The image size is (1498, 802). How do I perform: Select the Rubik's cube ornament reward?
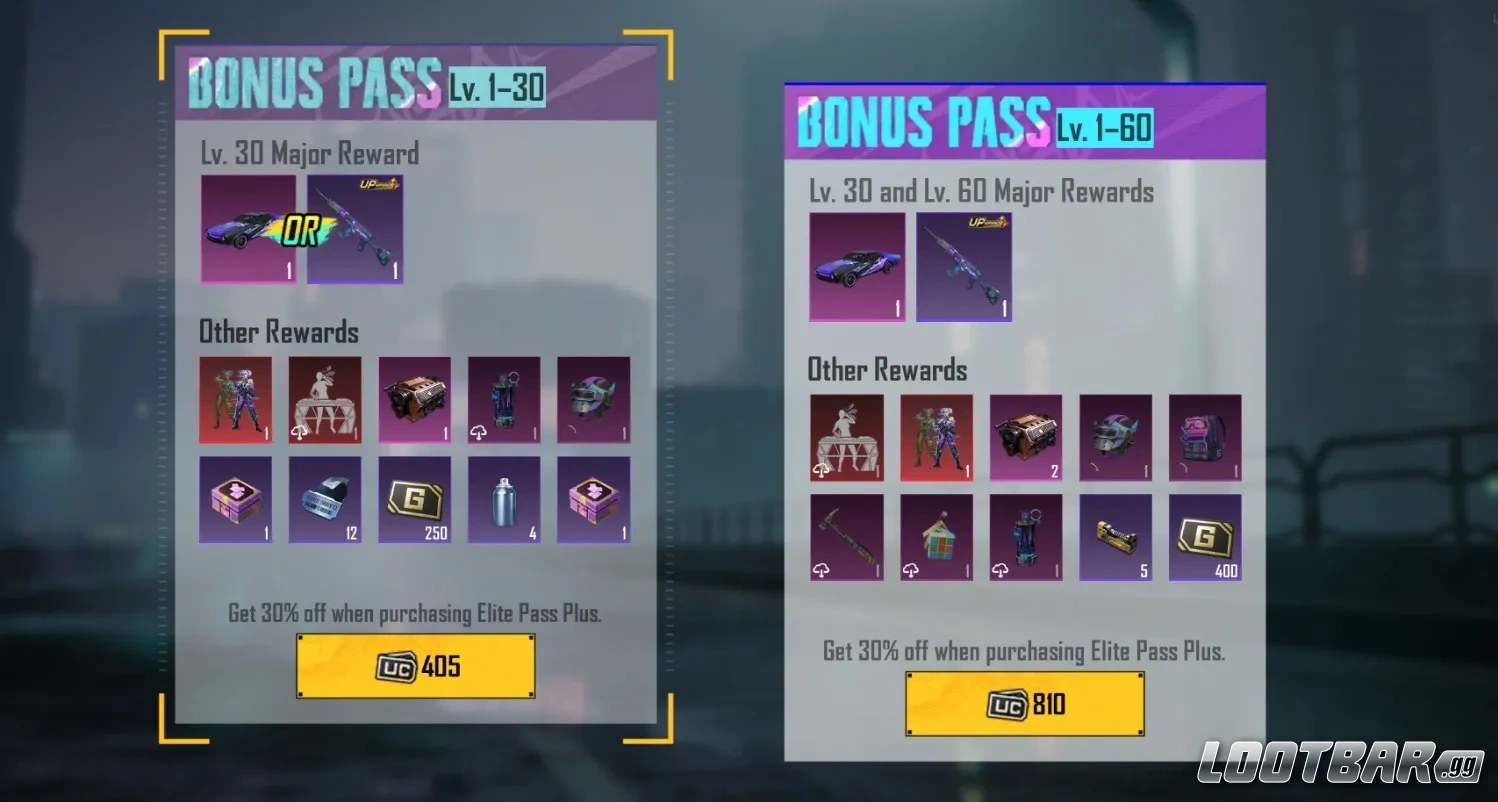(936, 537)
